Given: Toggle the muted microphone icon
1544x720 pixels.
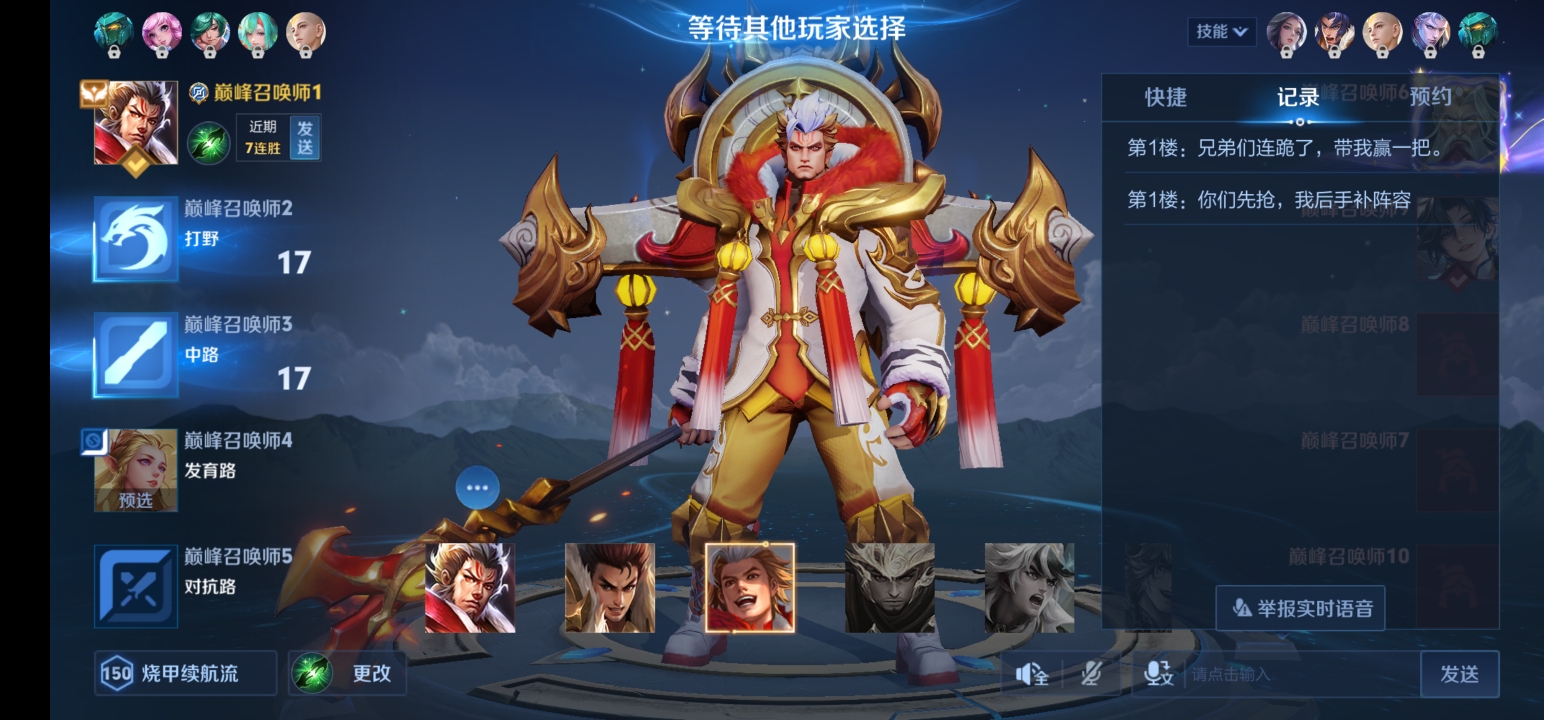Looking at the screenshot, I should click(x=1091, y=674).
